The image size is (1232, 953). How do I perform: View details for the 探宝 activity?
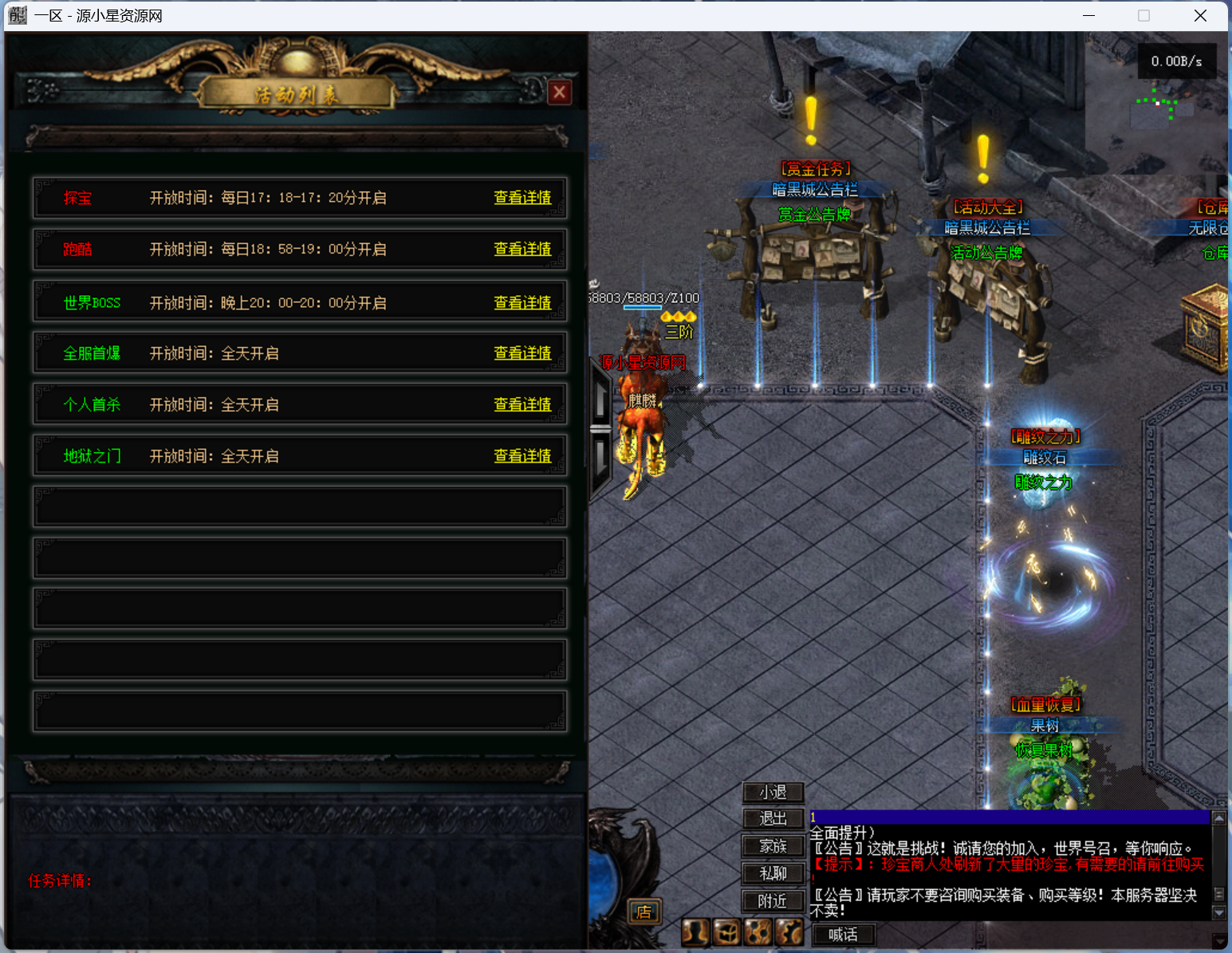pyautogui.click(x=522, y=198)
